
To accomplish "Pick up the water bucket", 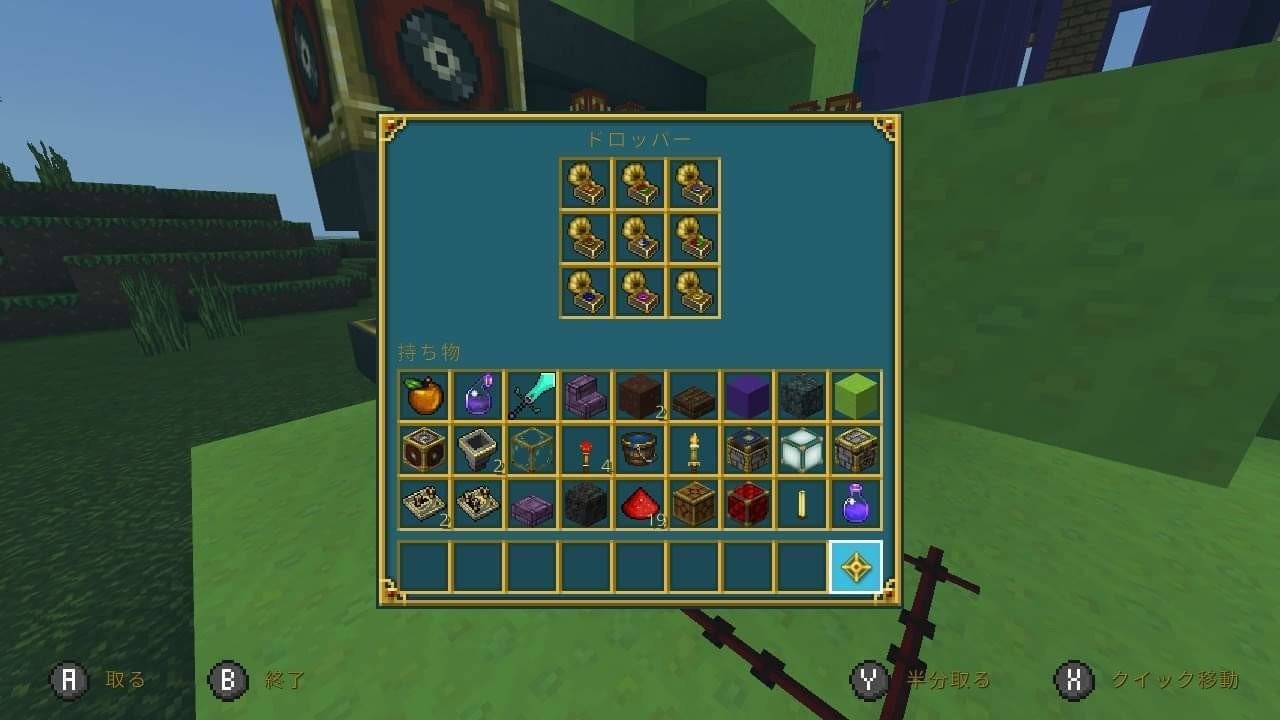I will coord(640,450).
